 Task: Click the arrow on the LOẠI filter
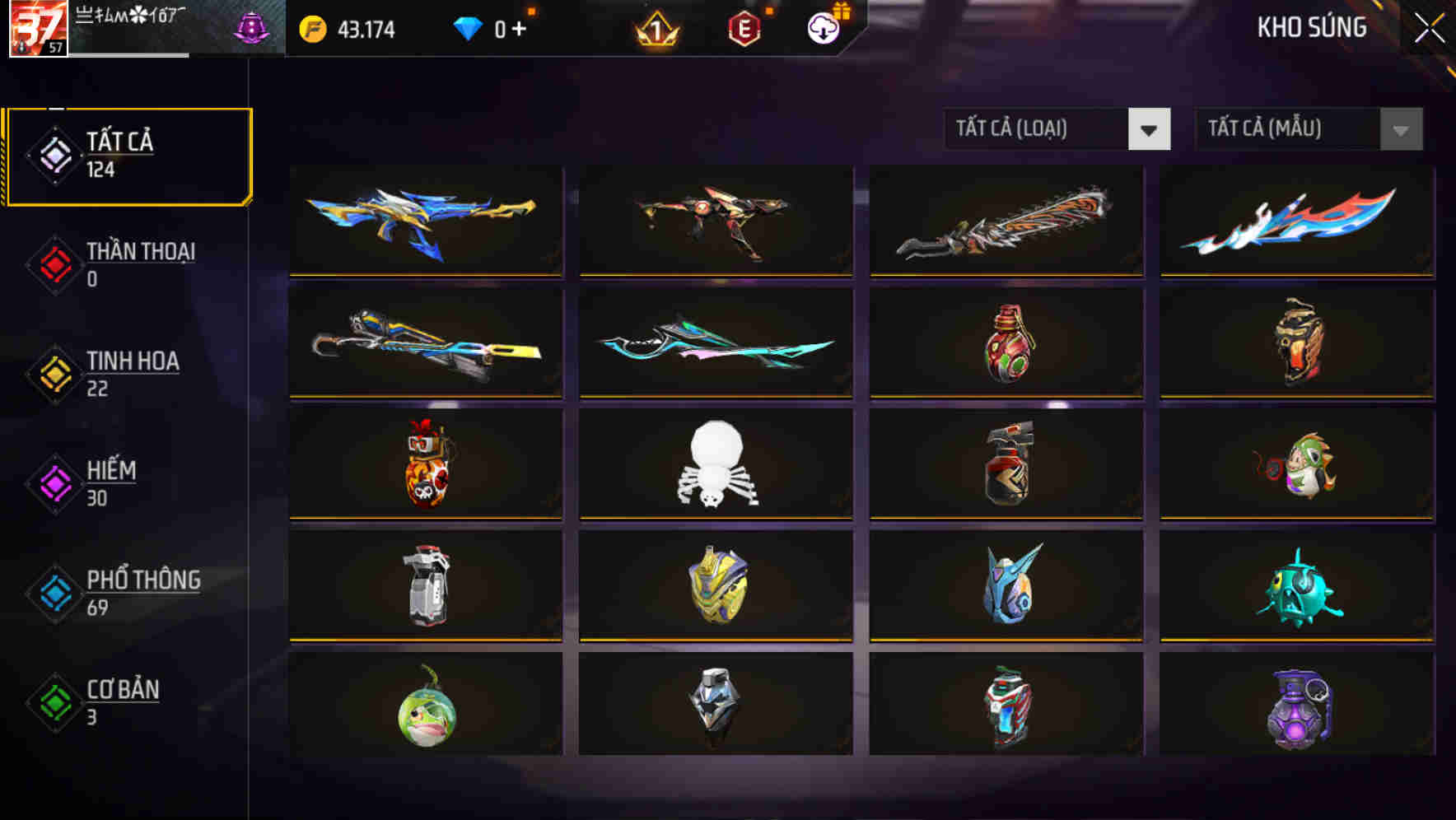1150,129
